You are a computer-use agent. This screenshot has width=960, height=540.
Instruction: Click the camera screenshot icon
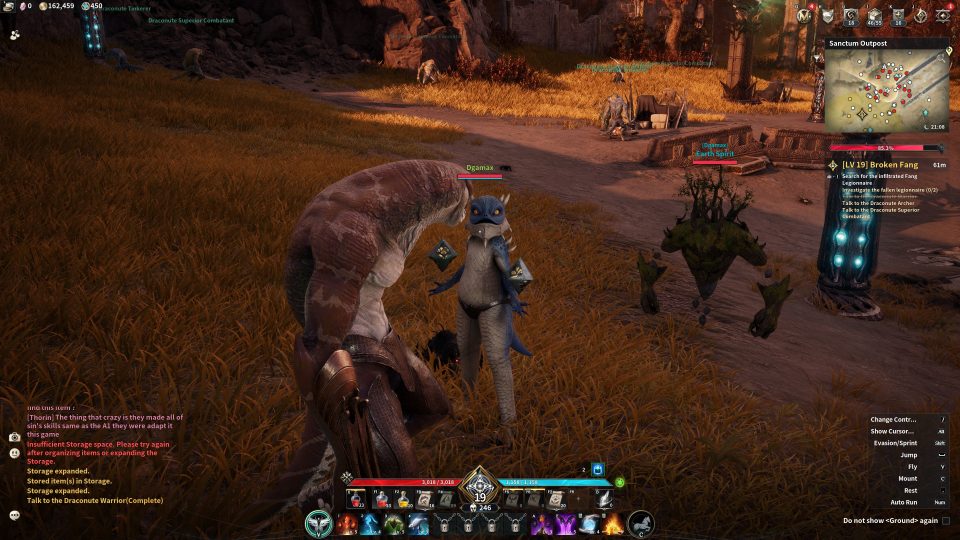pos(15,437)
